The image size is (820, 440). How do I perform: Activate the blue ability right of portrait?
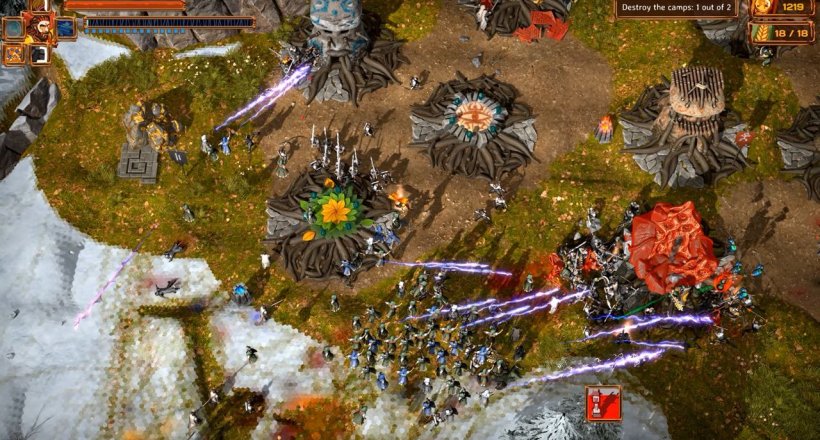tap(65, 28)
